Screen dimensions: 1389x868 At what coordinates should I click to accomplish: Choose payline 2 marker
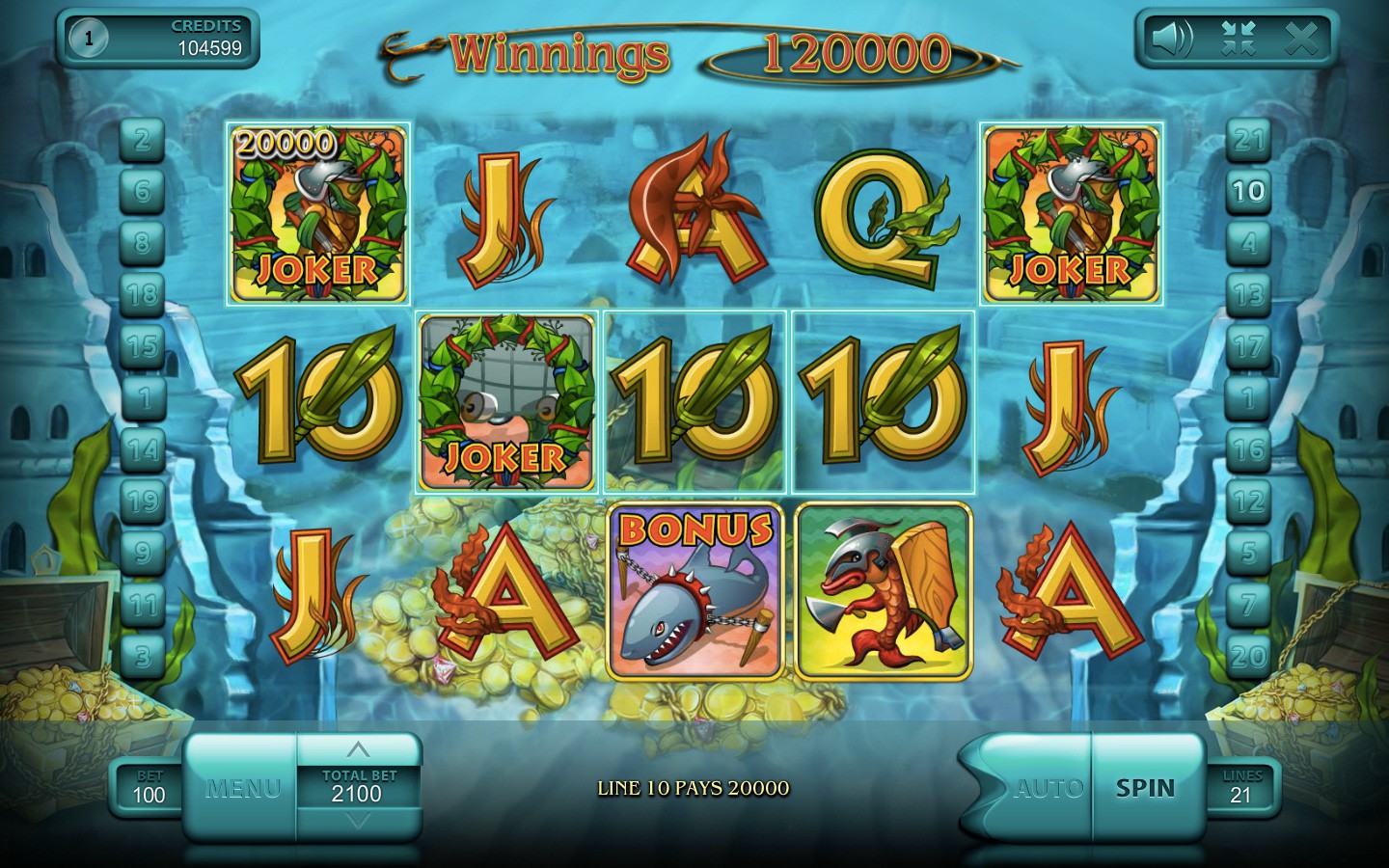[x=143, y=140]
